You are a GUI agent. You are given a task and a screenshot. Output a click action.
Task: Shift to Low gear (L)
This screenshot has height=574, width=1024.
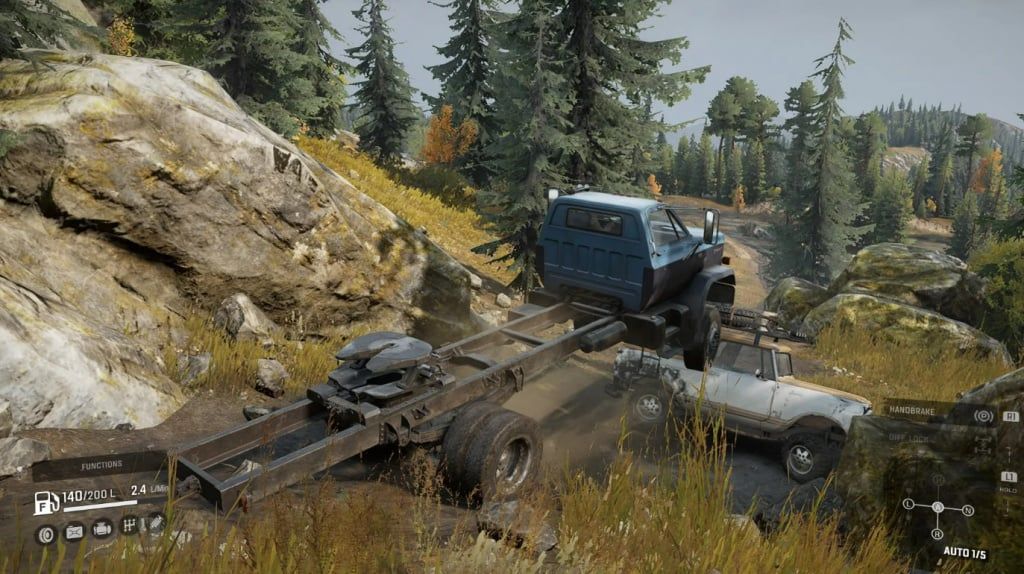(907, 506)
